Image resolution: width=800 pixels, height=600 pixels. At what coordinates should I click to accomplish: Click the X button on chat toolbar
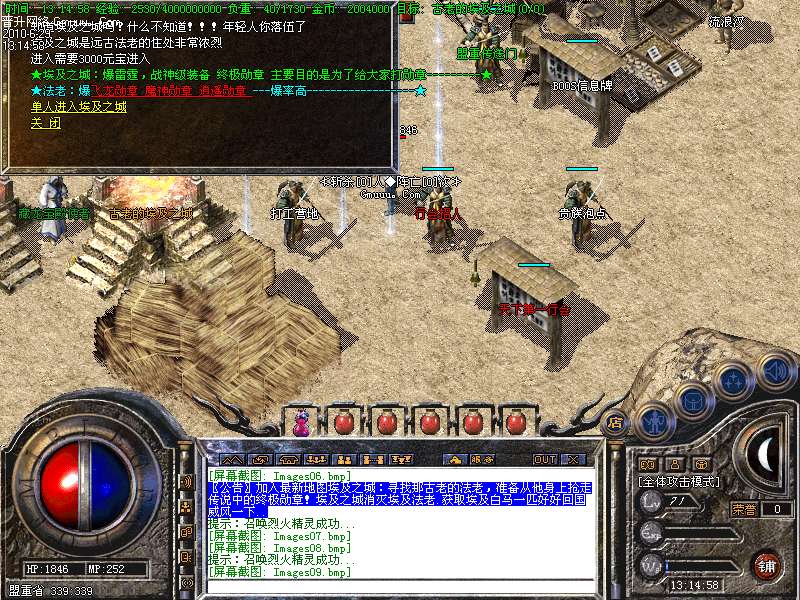573,459
